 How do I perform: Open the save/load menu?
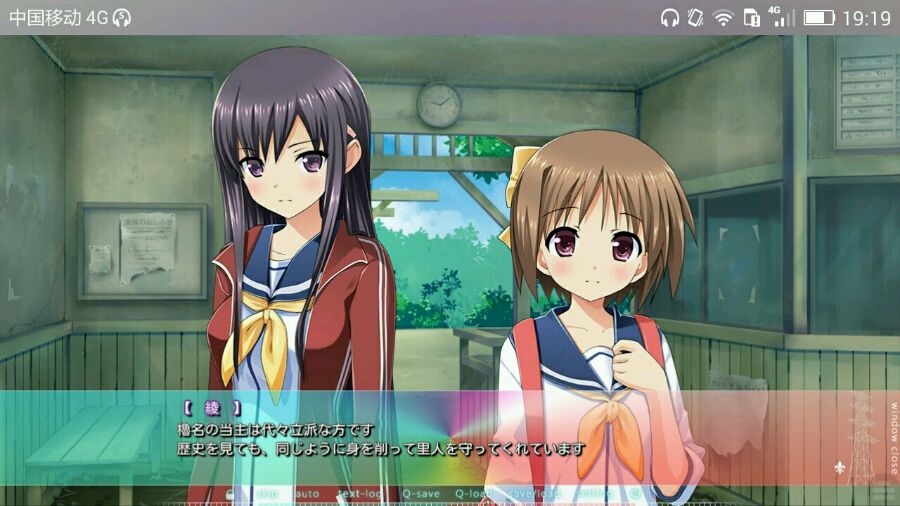533,494
